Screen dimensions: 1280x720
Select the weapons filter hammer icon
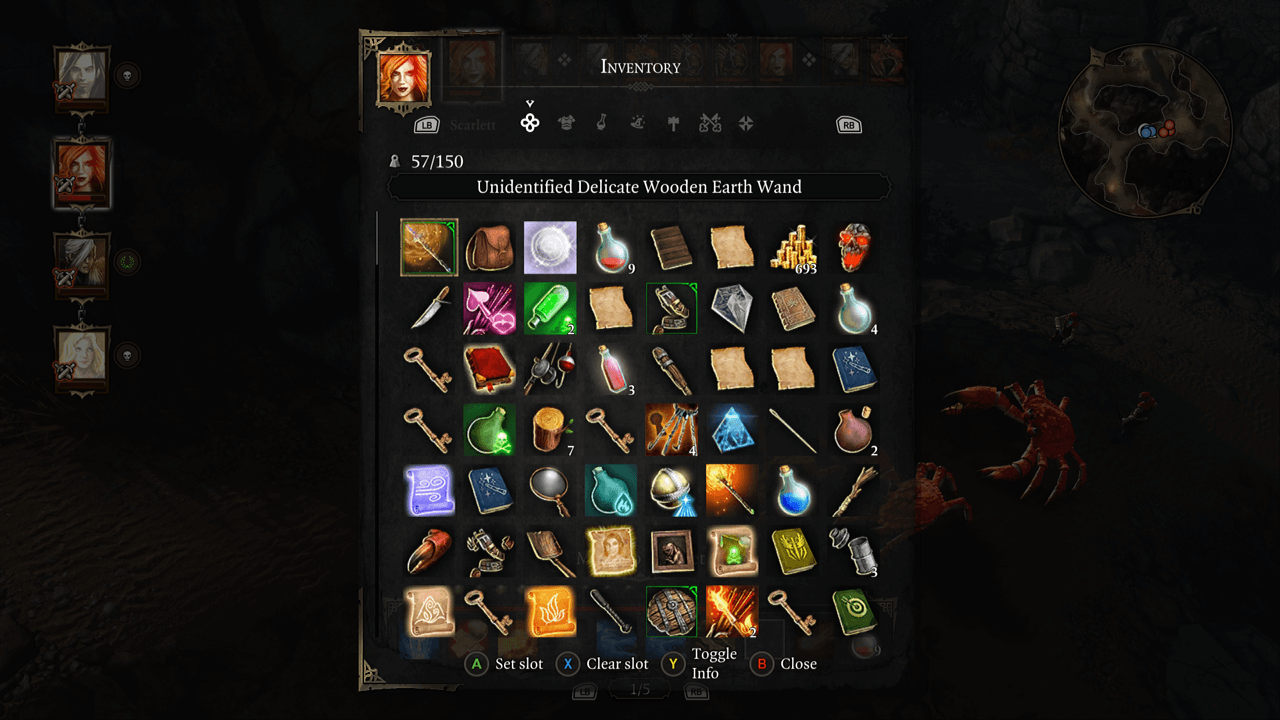[673, 123]
